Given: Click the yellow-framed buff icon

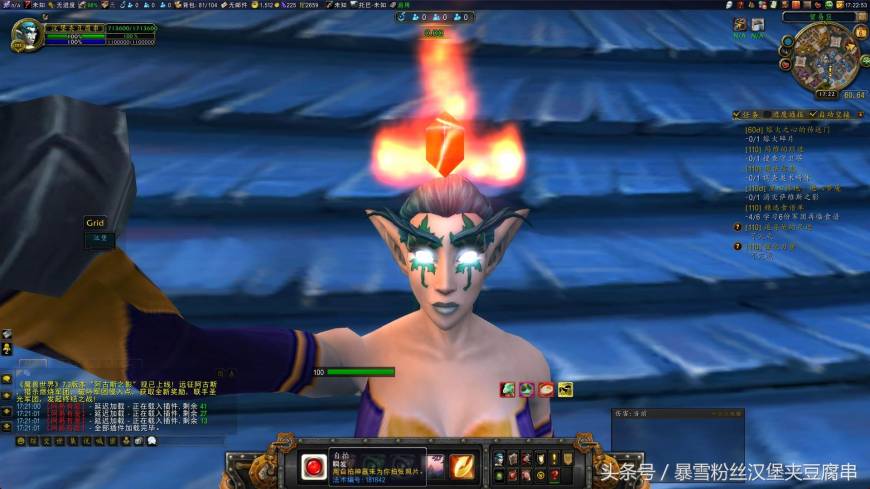Looking at the screenshot, I should coord(565,389).
